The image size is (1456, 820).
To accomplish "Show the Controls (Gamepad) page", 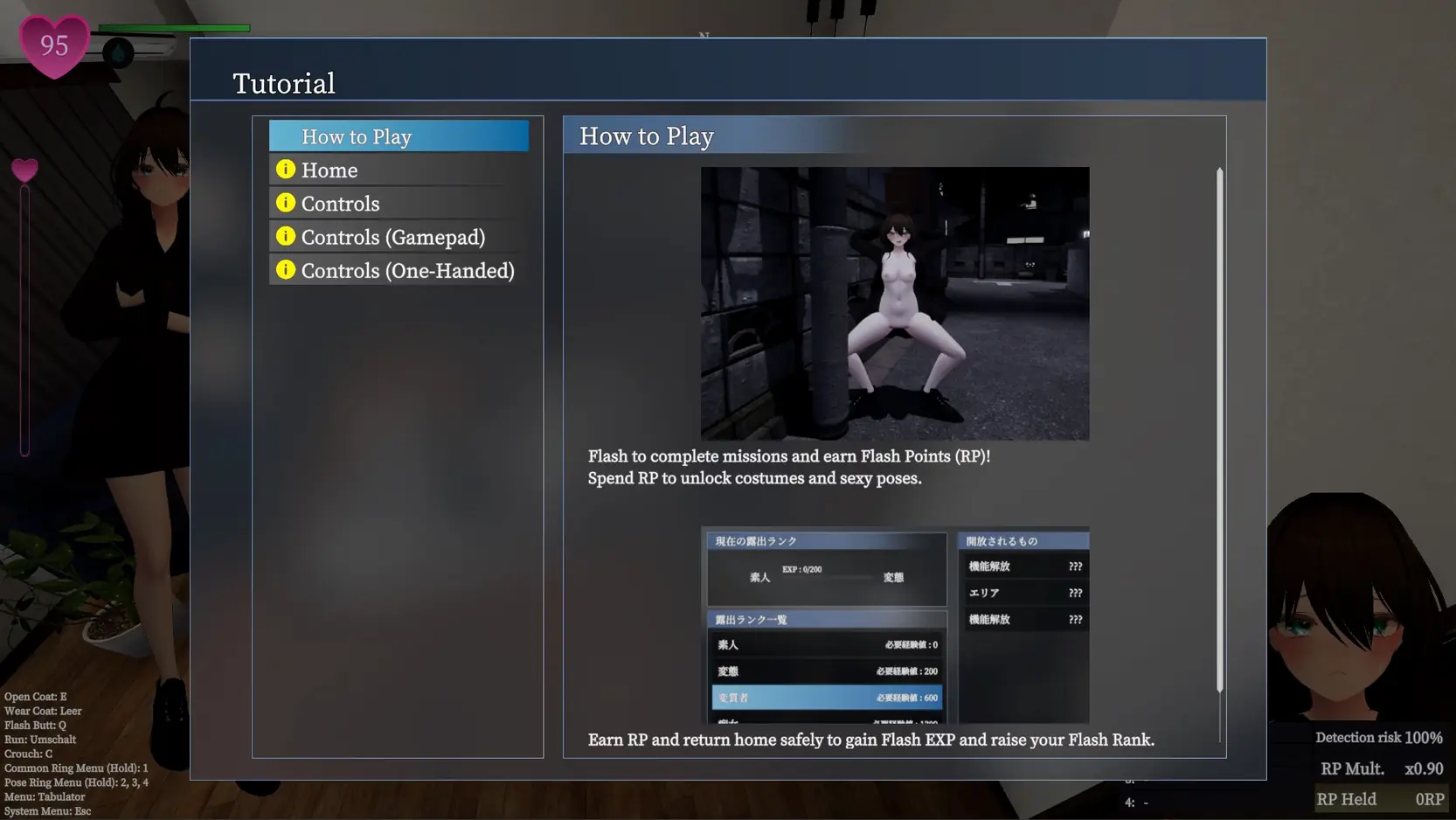I will pyautogui.click(x=399, y=237).
